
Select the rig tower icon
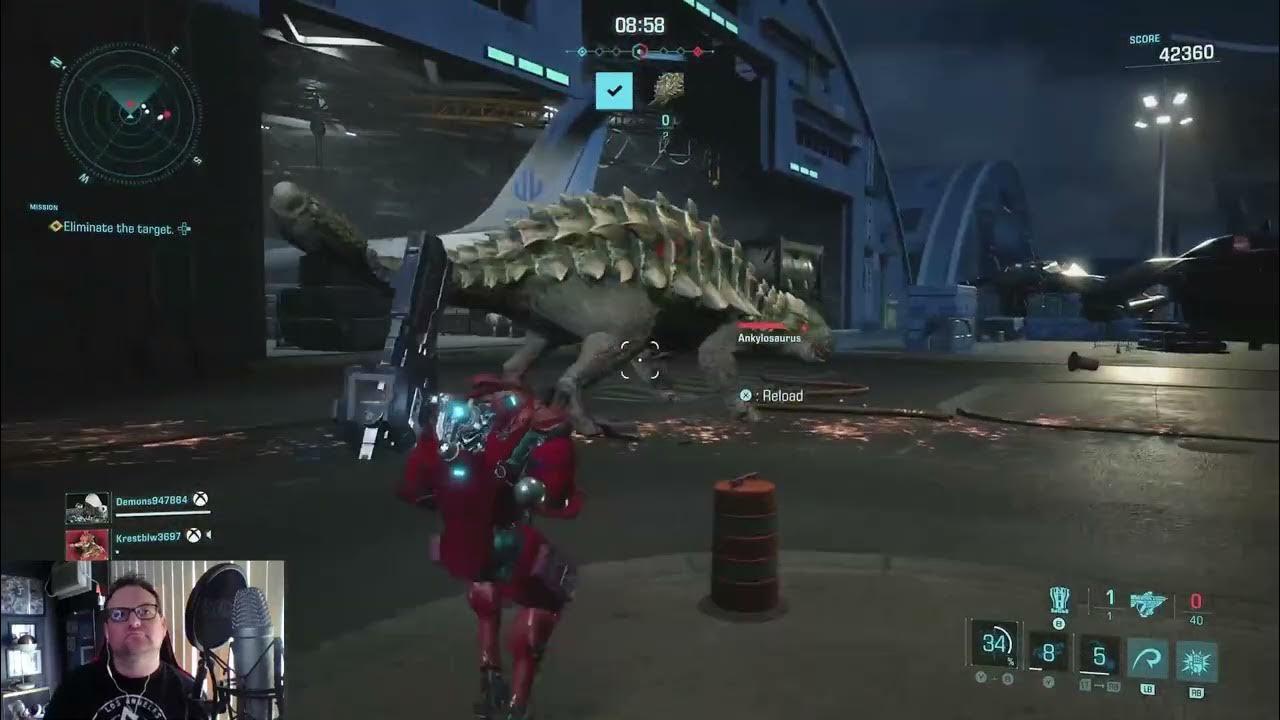[1059, 600]
